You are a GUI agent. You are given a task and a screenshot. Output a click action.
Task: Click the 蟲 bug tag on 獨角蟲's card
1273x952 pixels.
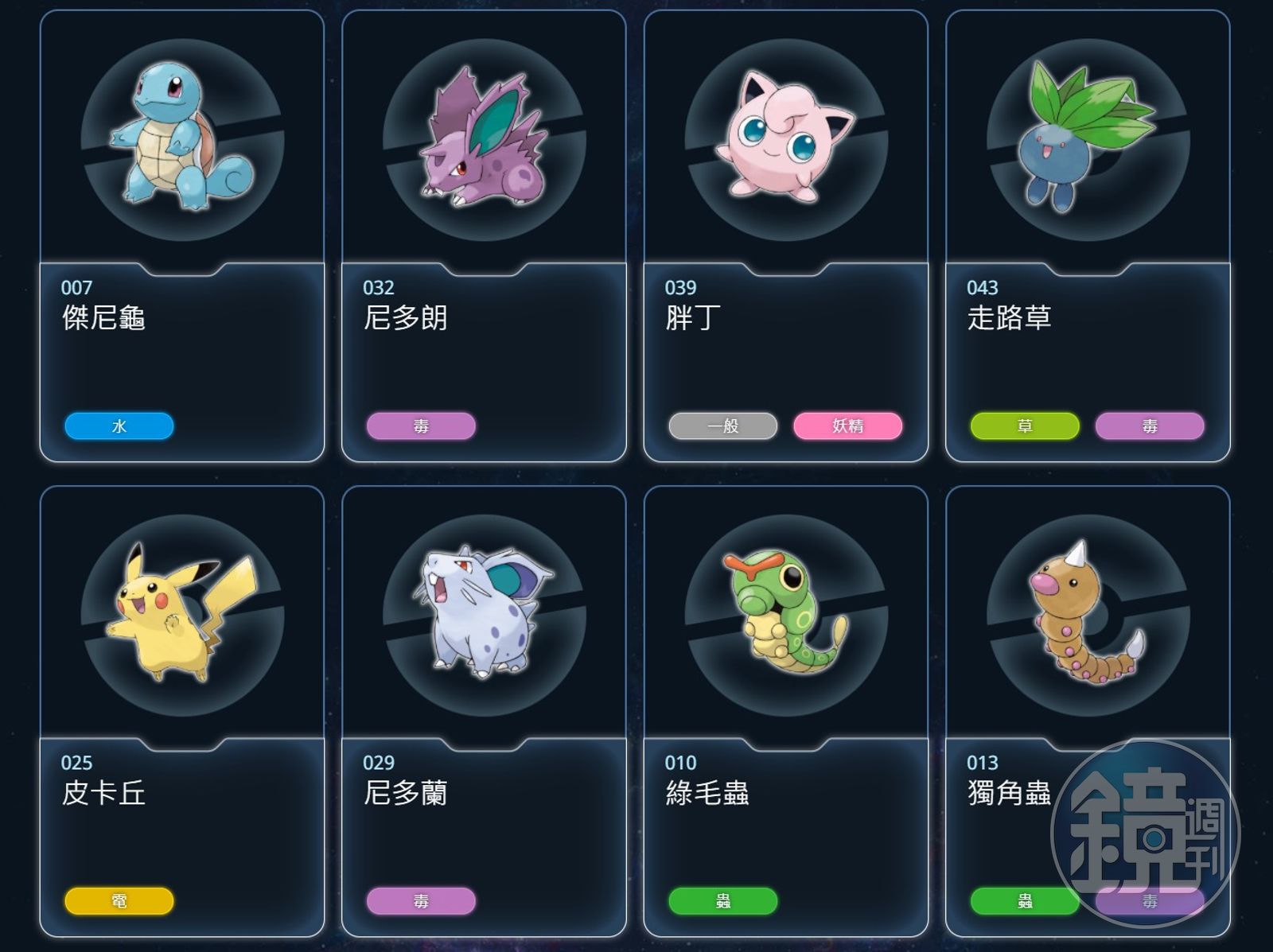coord(1025,901)
